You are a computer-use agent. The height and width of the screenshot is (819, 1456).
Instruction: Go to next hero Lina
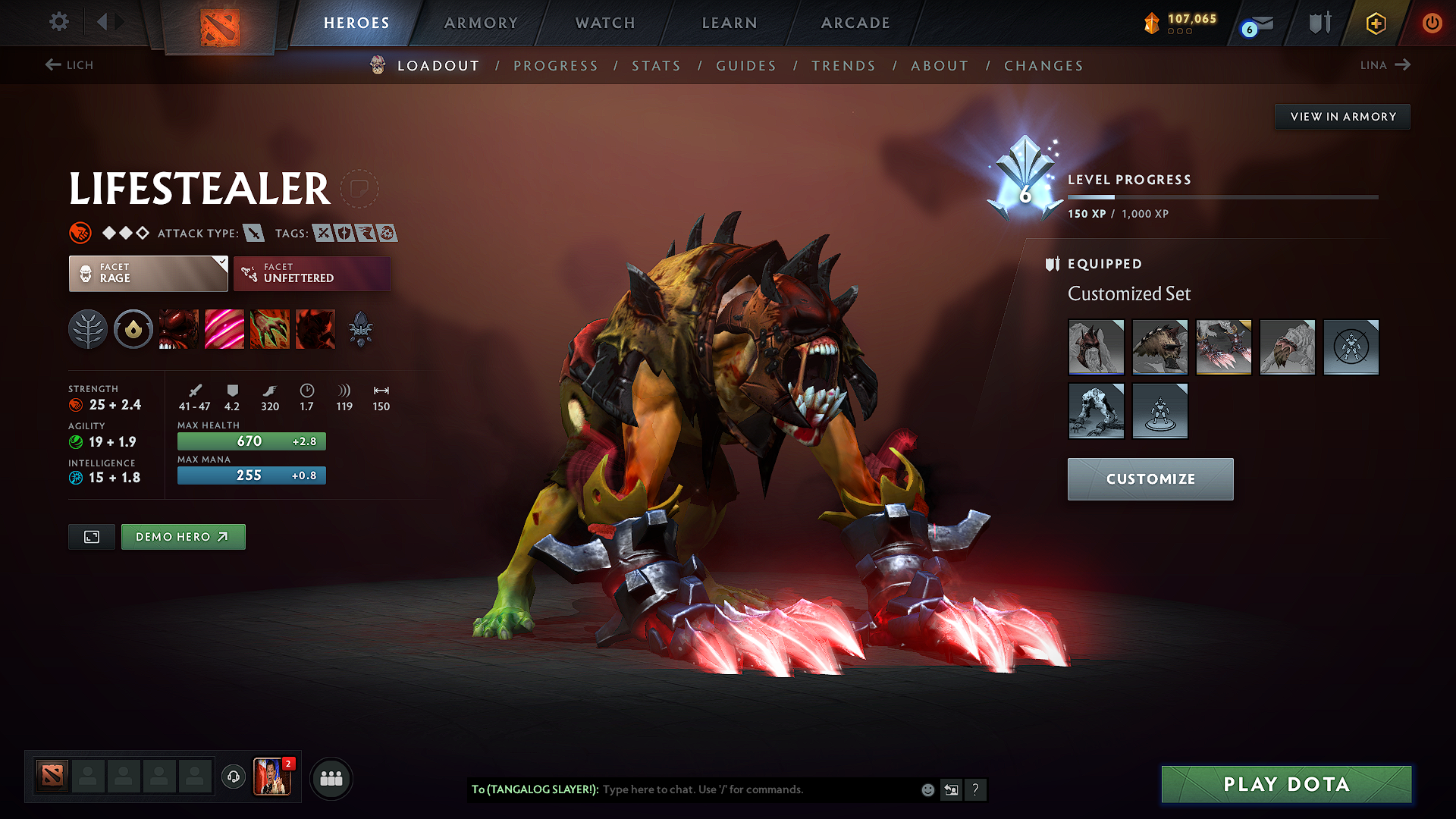click(1385, 65)
